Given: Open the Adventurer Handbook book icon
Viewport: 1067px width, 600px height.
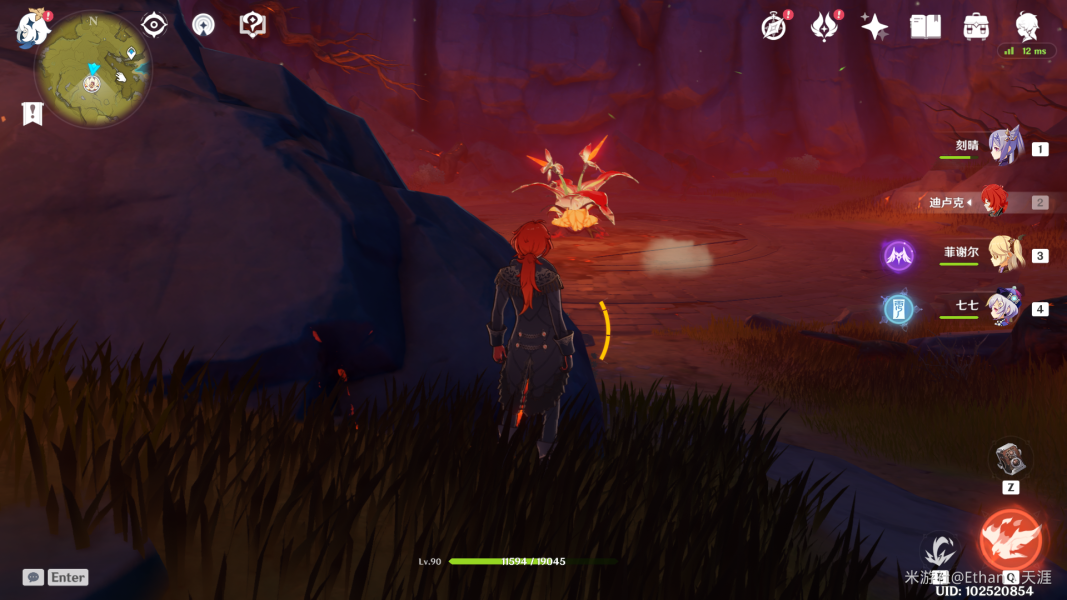Looking at the screenshot, I should pos(925,27).
